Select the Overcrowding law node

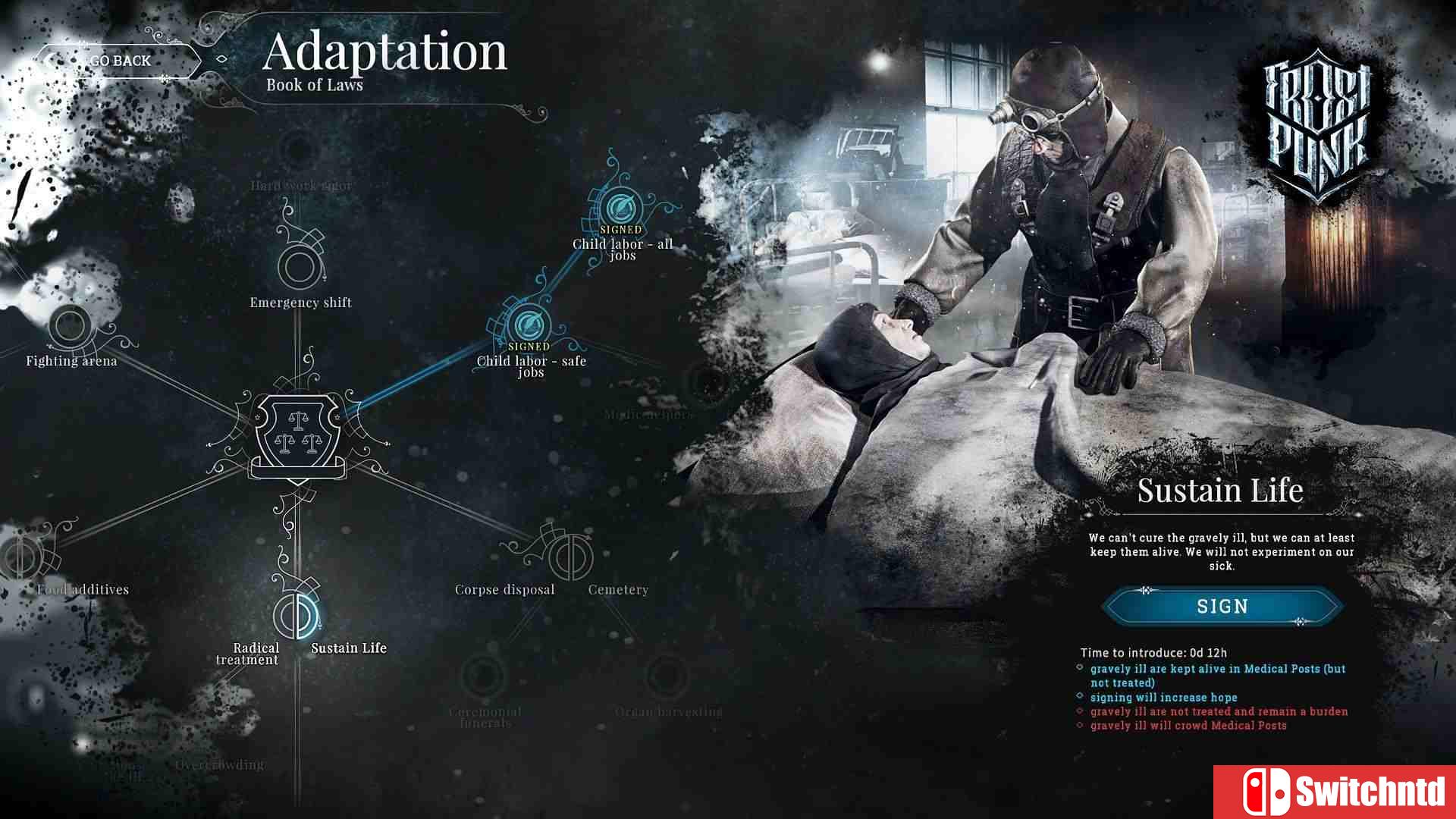tap(220, 764)
